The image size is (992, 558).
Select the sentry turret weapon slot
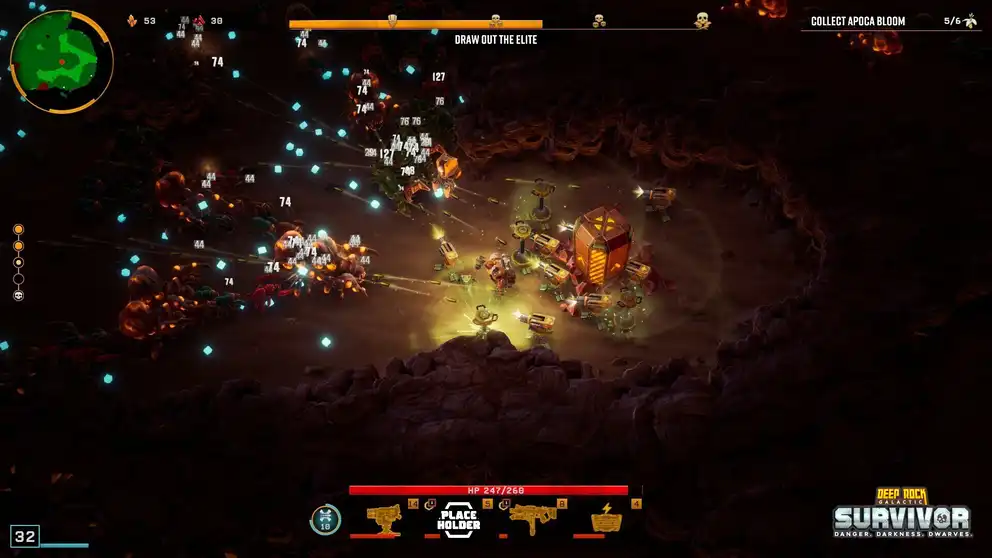[384, 519]
